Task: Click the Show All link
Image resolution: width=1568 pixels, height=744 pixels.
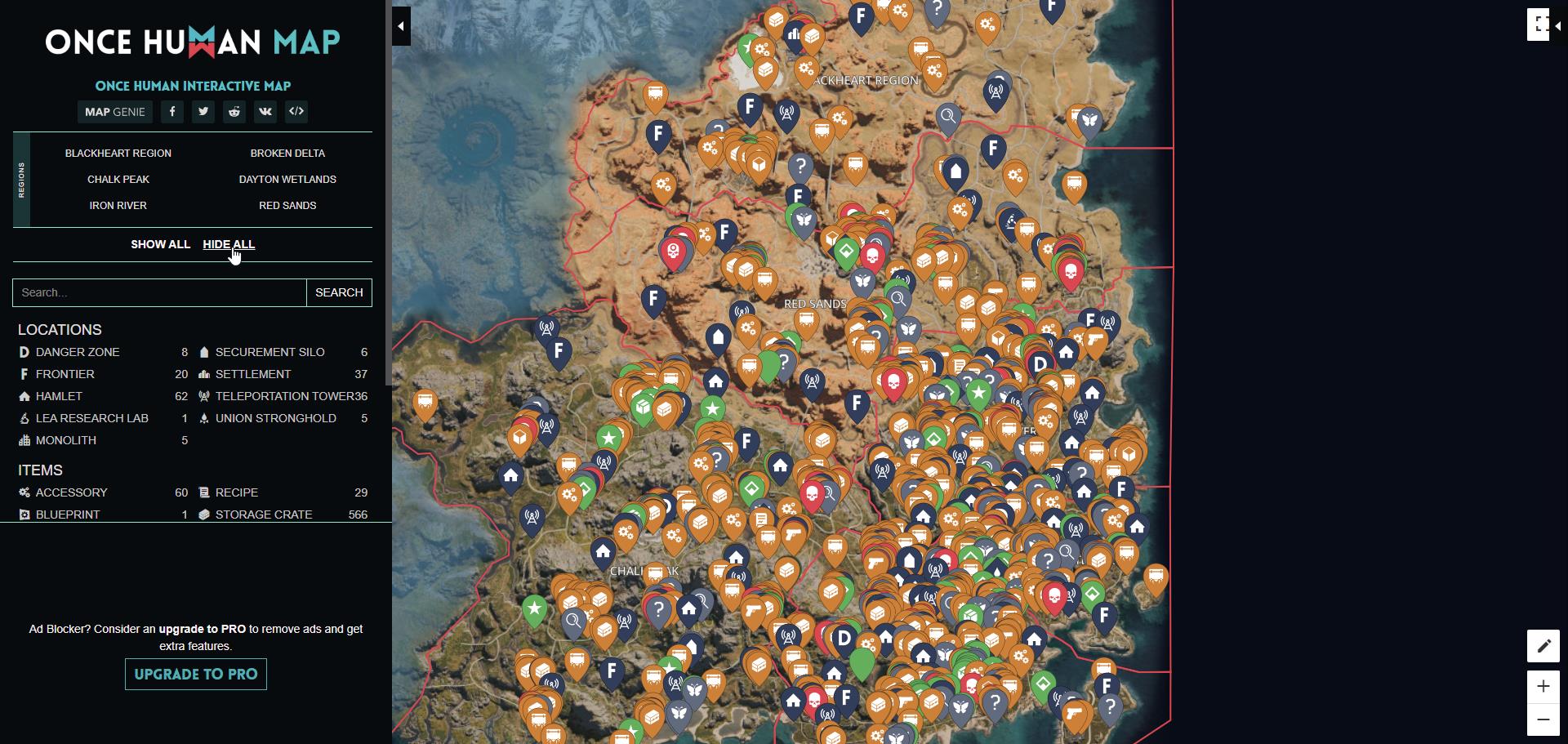Action: [x=160, y=244]
